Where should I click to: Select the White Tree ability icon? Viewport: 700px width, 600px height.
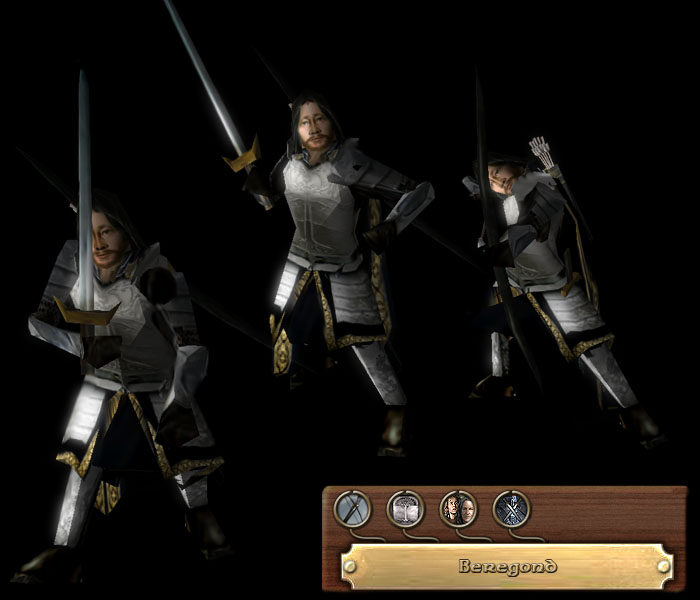coord(405,509)
